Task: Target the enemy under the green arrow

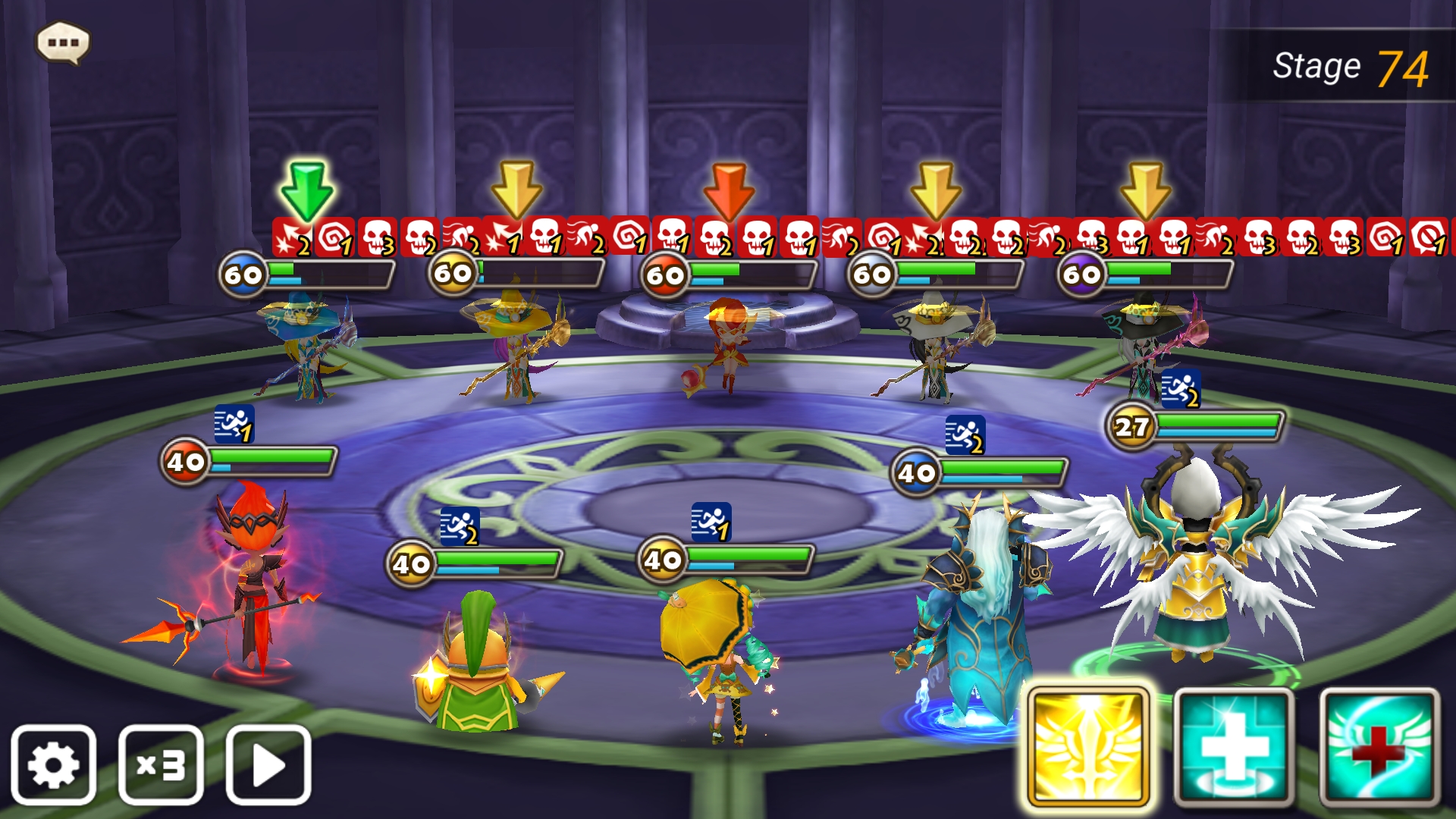Action: pyautogui.click(x=307, y=345)
